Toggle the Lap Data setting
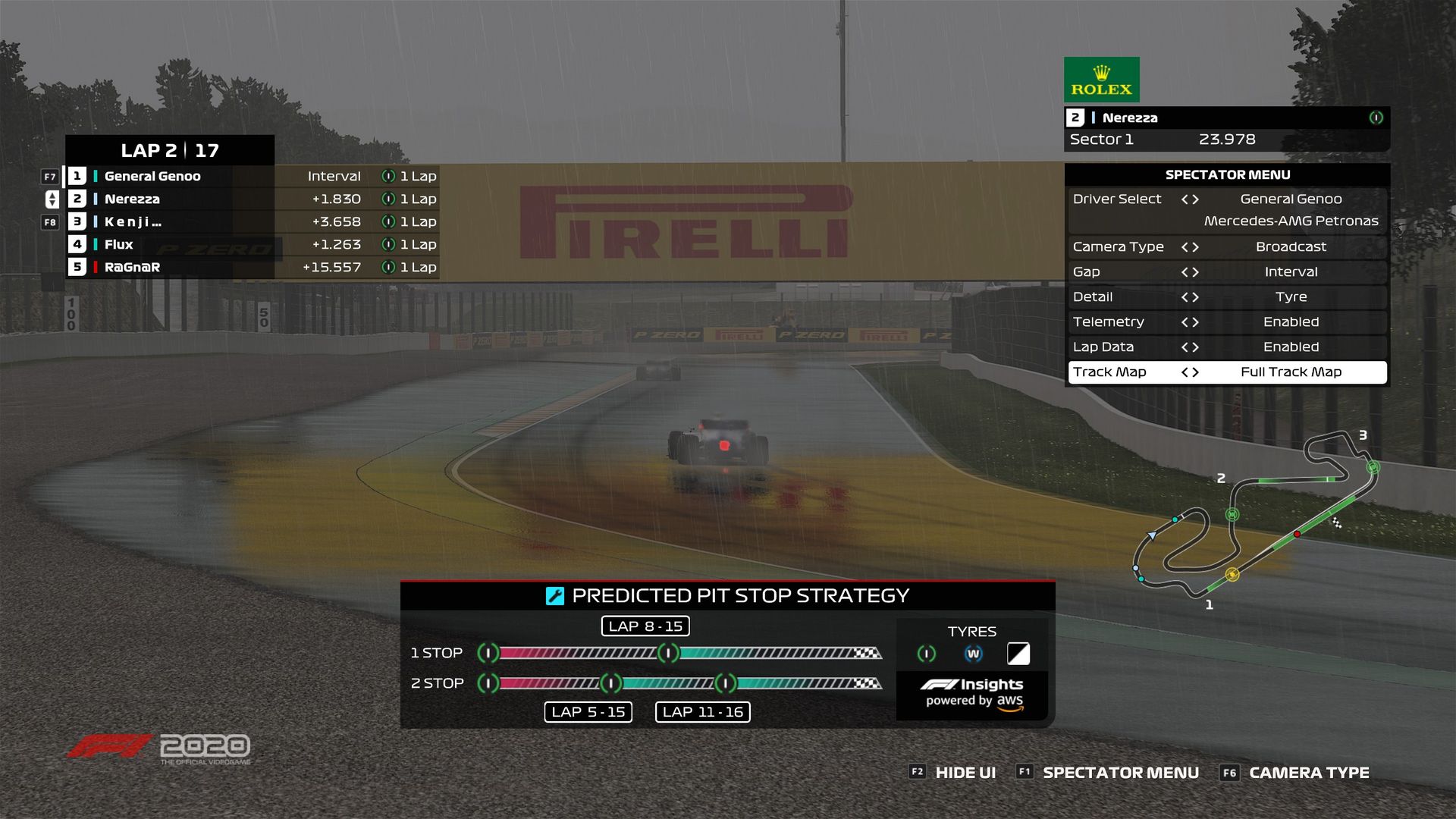The image size is (1456, 819). point(1227,347)
